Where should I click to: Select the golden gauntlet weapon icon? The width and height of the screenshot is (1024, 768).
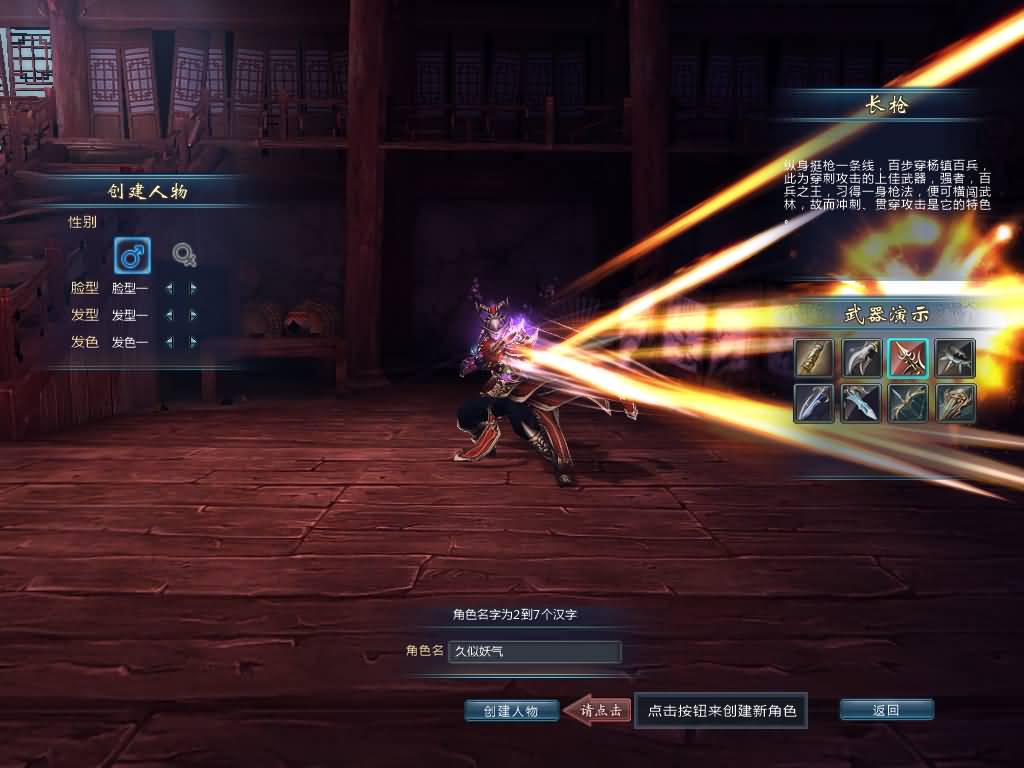click(813, 358)
